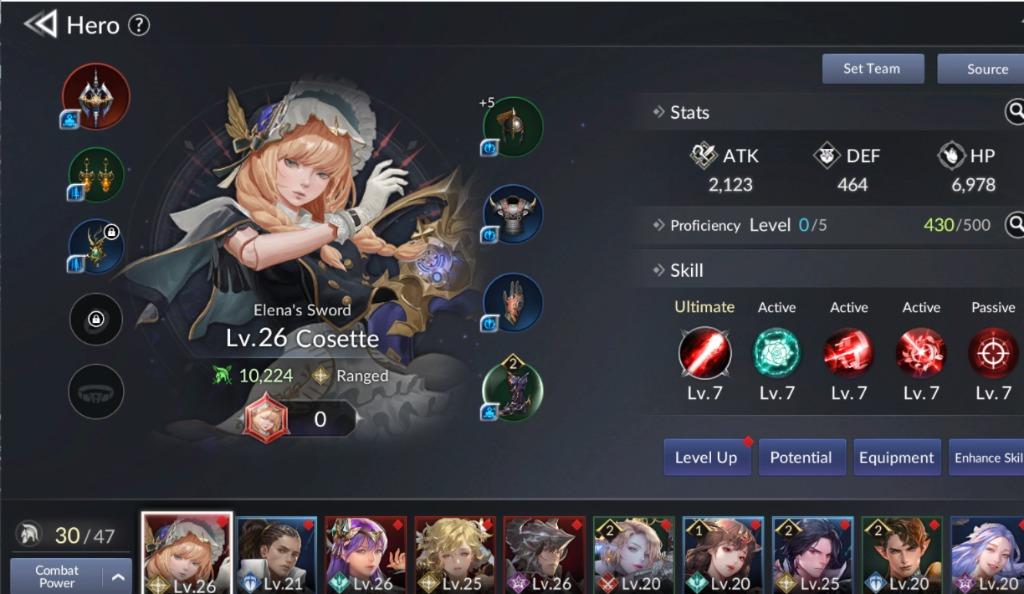Level up Cosette with Level Up button
The image size is (1024, 594).
706,458
